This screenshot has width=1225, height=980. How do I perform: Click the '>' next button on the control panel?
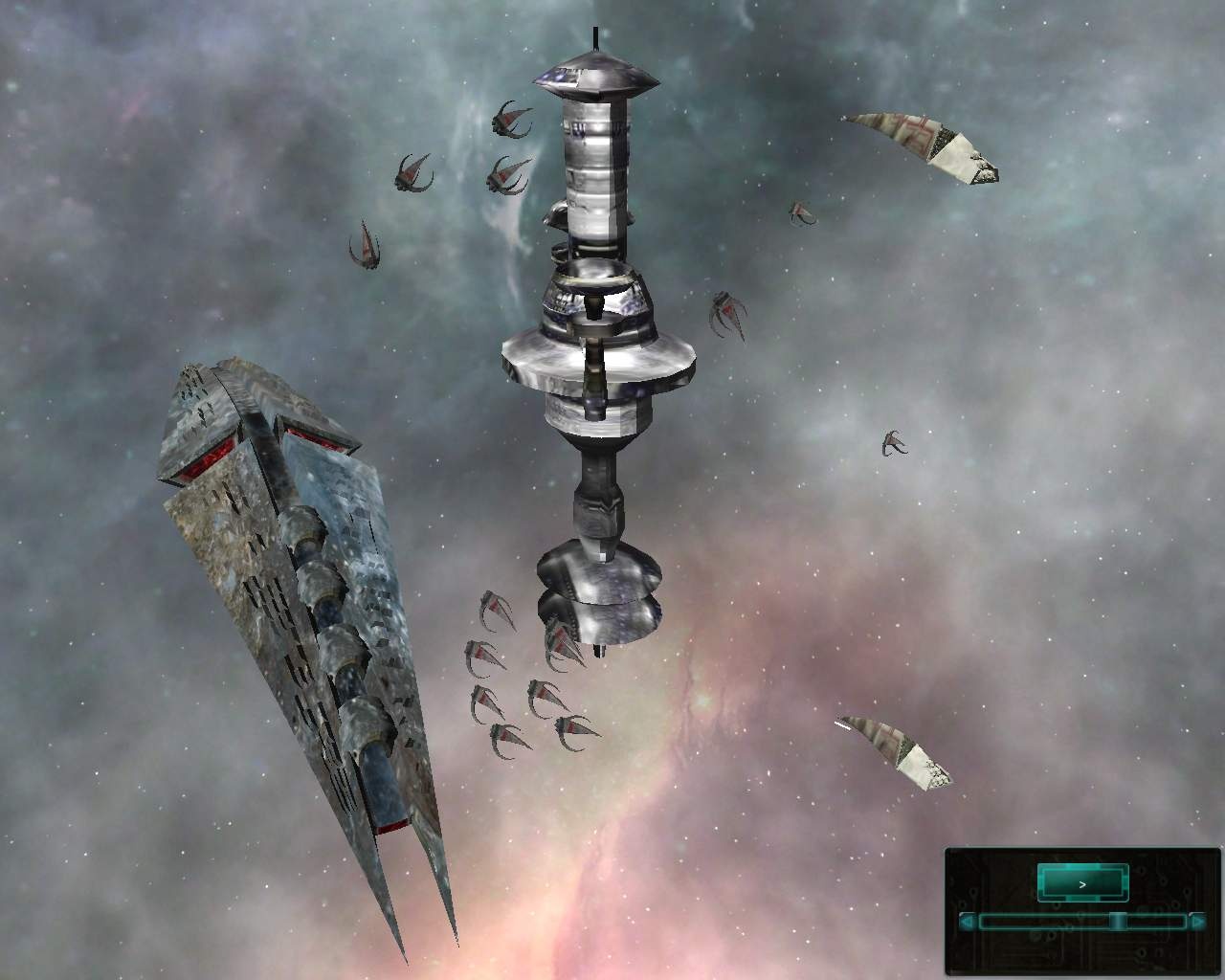1082,884
